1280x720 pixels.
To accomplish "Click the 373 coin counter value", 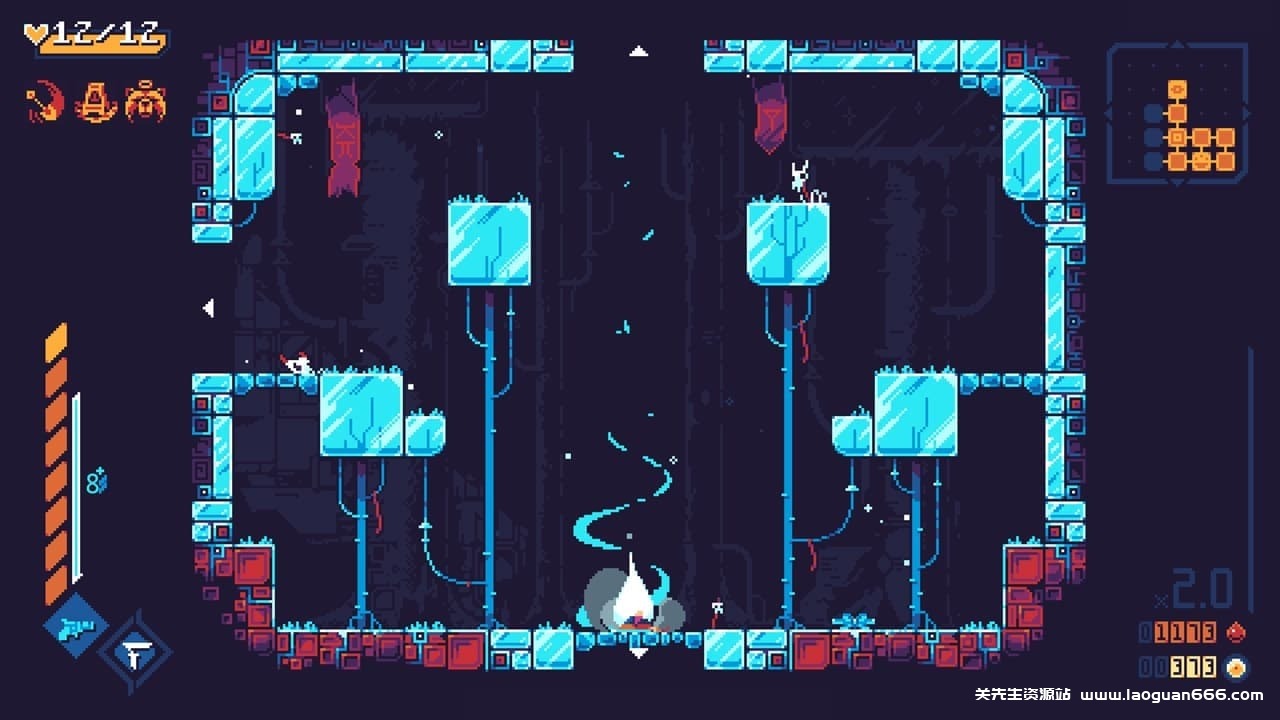I will (x=1192, y=667).
